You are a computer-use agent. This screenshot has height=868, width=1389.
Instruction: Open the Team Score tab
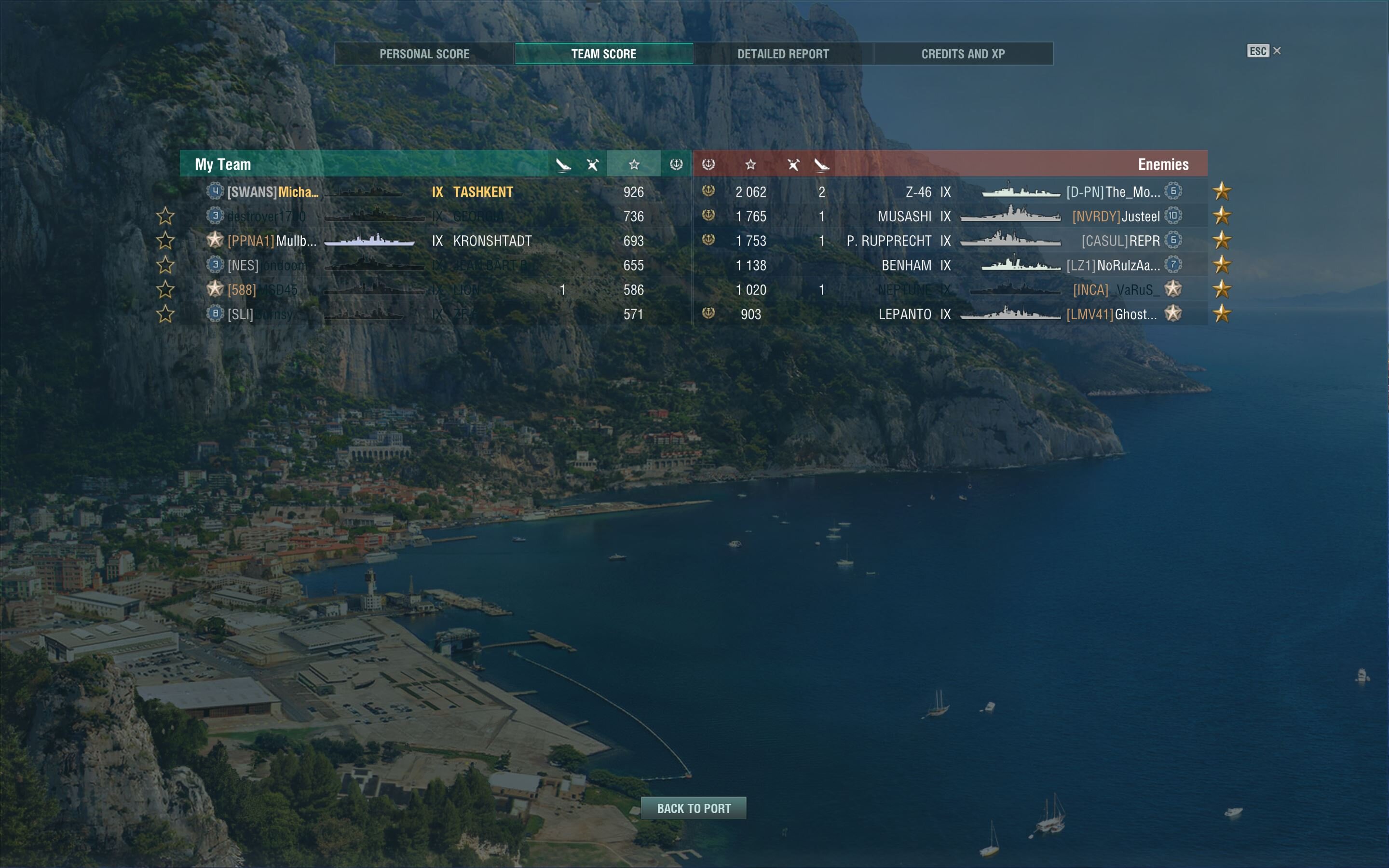click(x=604, y=54)
